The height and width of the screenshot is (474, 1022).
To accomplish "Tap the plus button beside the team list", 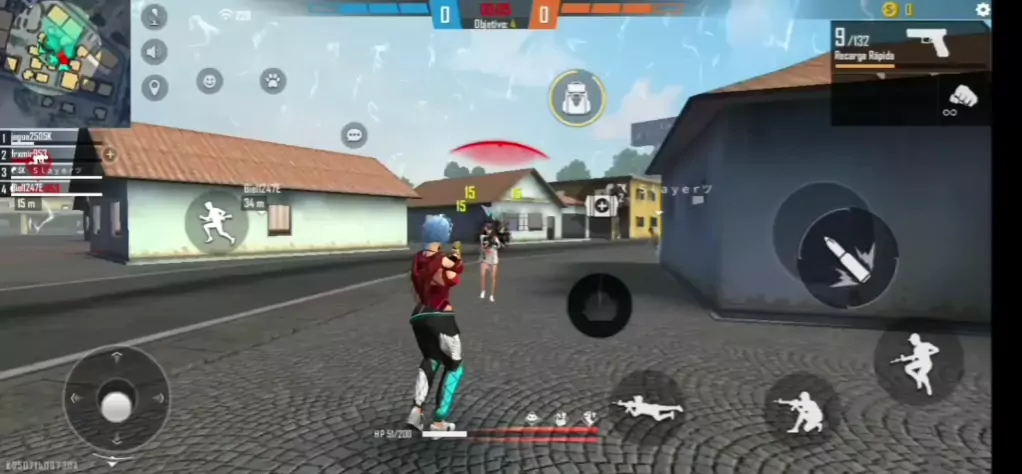I will 109,155.
